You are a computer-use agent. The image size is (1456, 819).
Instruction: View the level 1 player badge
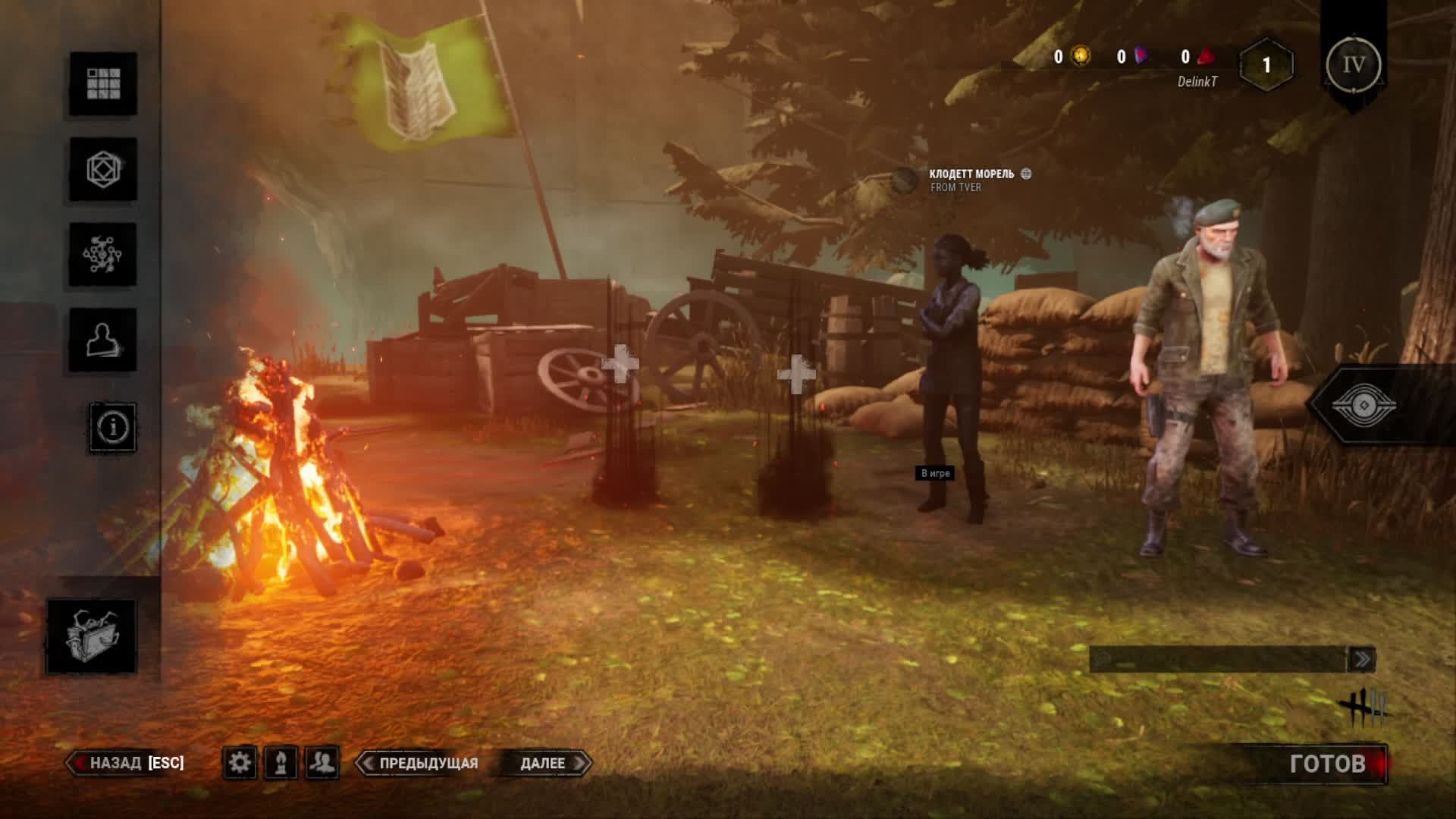[x=1266, y=65]
